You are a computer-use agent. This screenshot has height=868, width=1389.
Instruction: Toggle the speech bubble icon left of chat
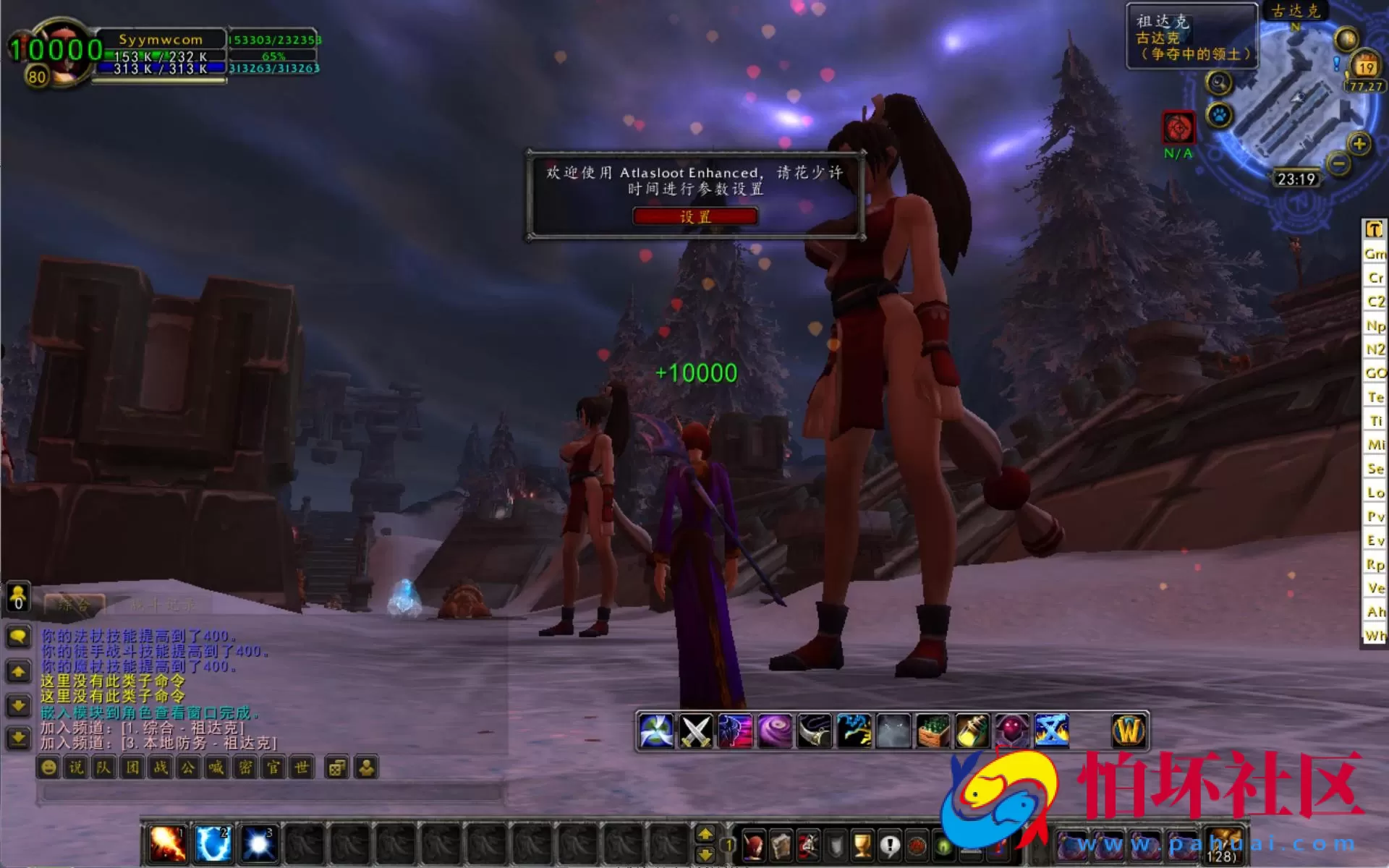(18, 637)
